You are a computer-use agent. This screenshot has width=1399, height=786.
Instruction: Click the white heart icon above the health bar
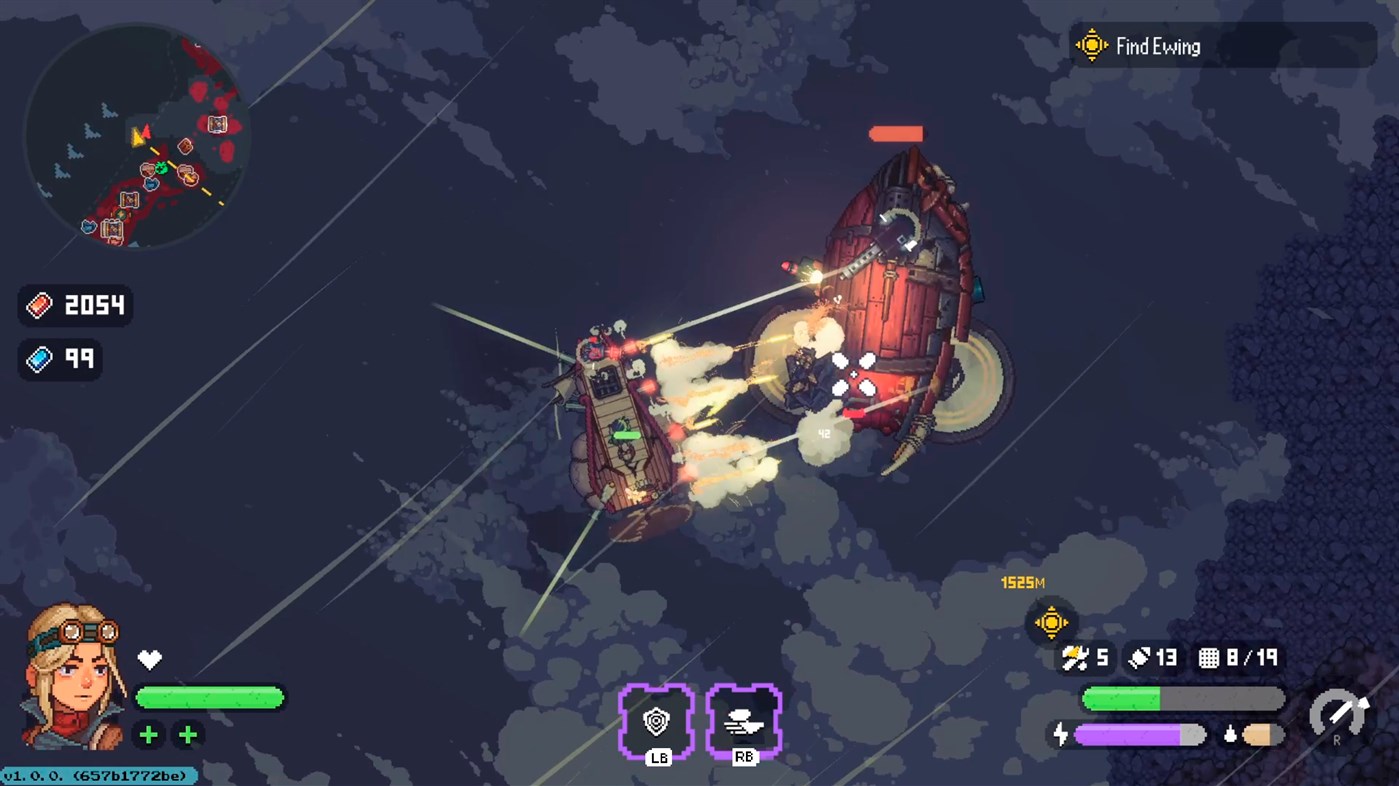(x=148, y=659)
